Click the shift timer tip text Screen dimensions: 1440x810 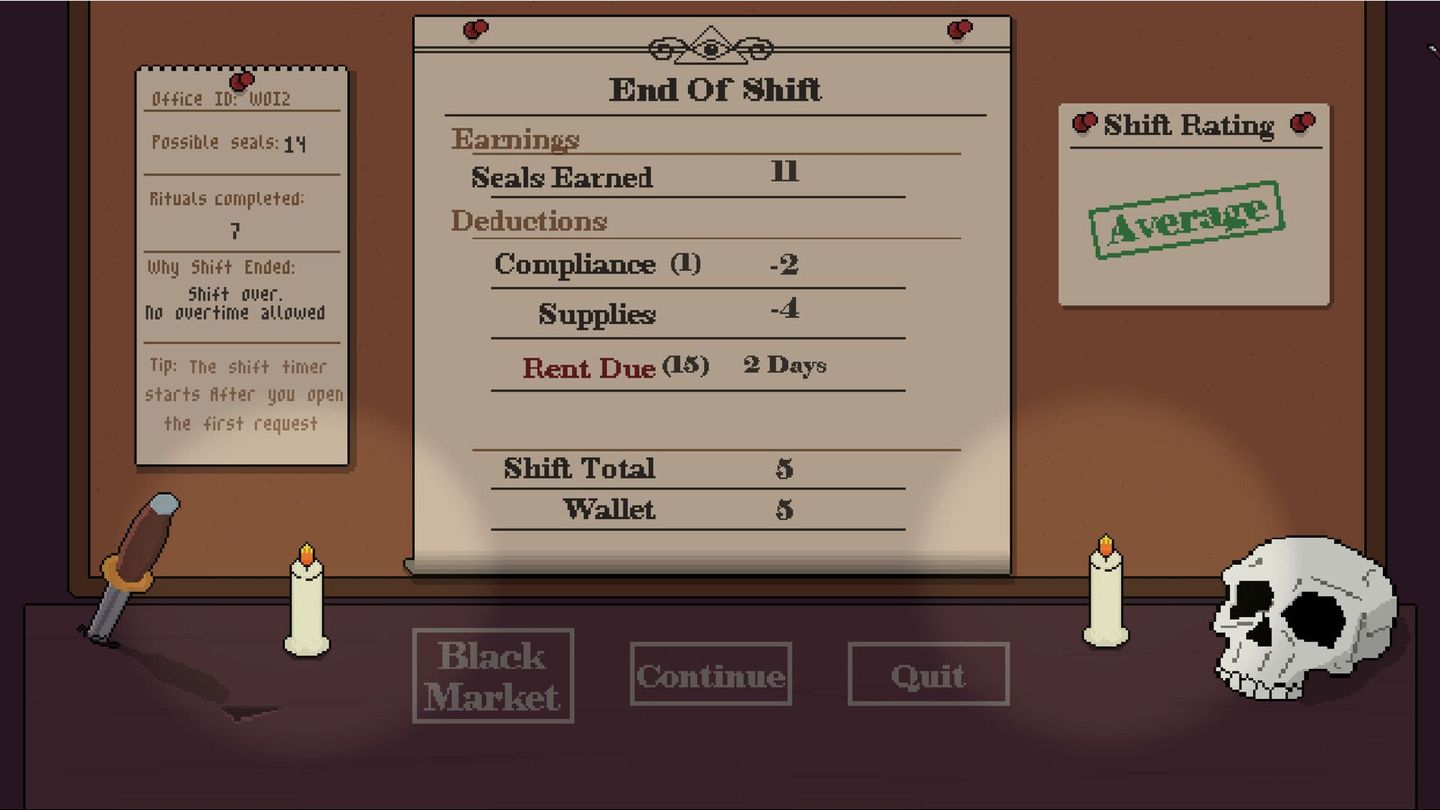tap(244, 395)
